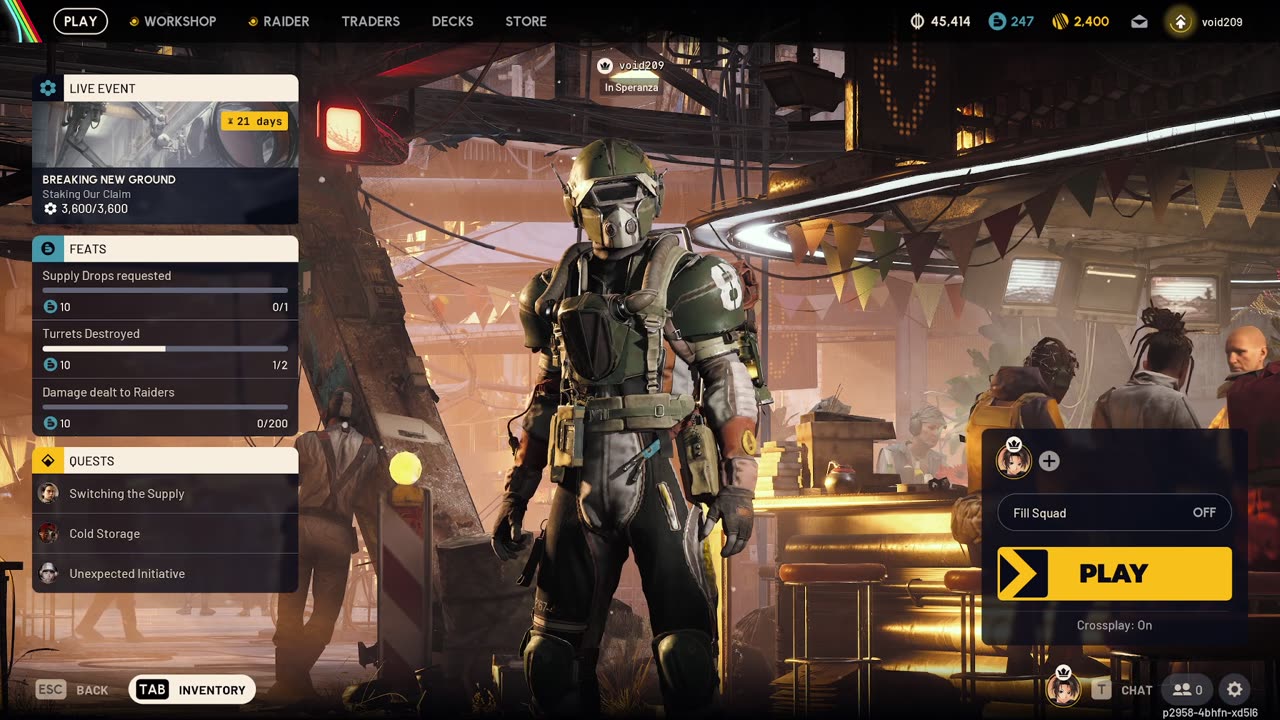Select the Decks tab
The width and height of the screenshot is (1280, 720).
click(452, 21)
